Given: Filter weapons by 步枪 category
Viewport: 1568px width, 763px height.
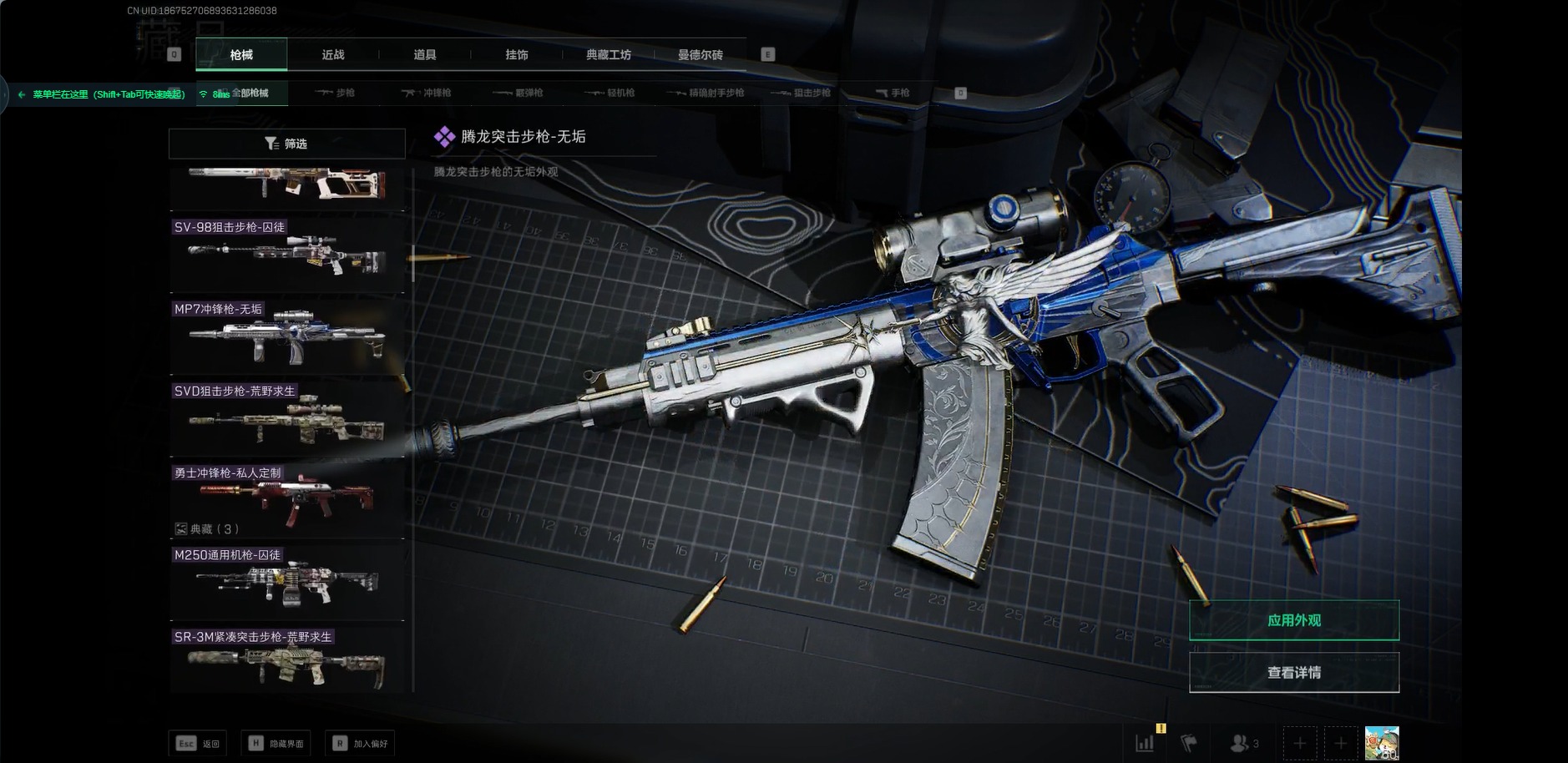Looking at the screenshot, I should tap(336, 93).
